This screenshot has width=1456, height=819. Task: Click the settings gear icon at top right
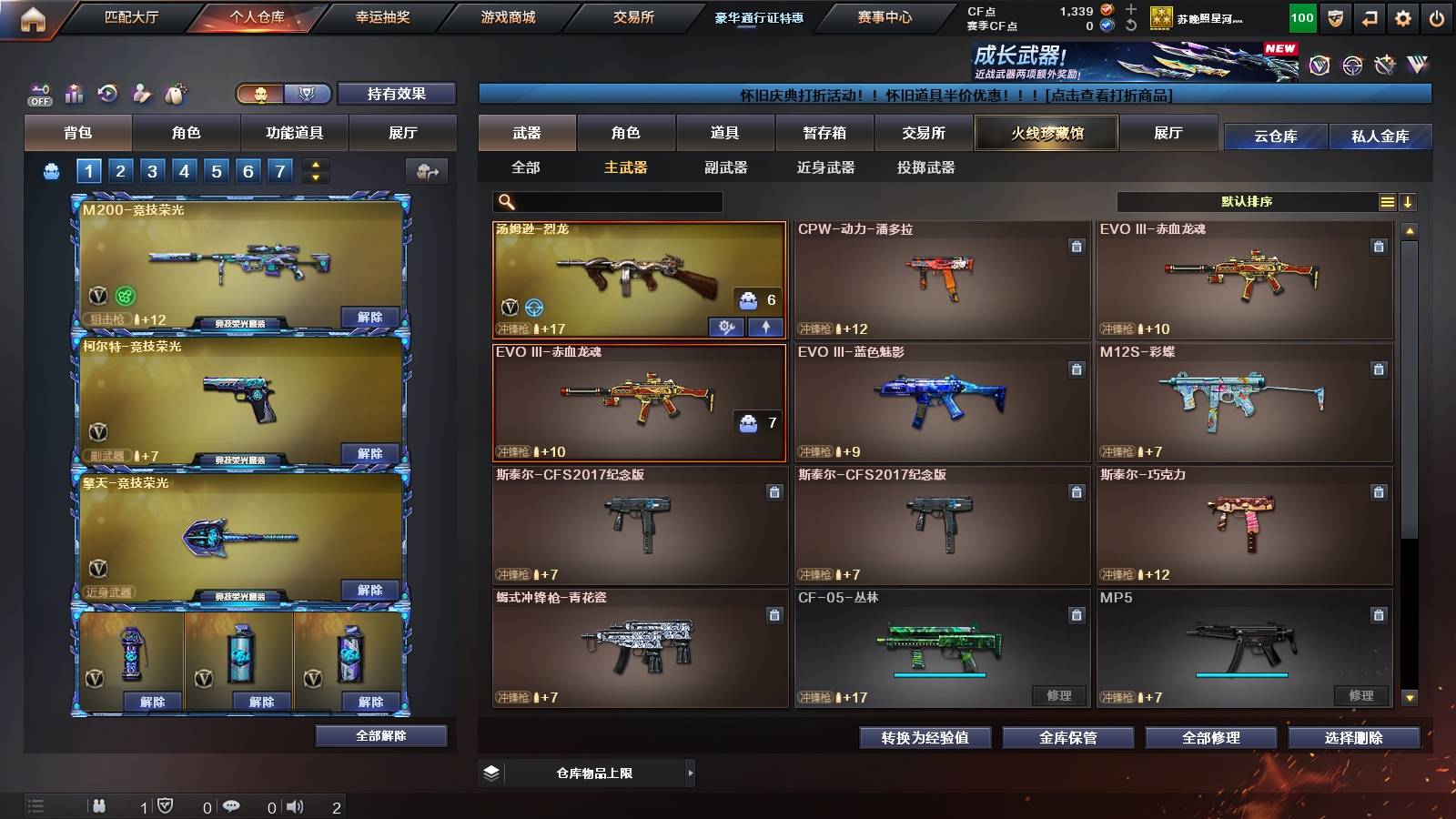pyautogui.click(x=1401, y=16)
